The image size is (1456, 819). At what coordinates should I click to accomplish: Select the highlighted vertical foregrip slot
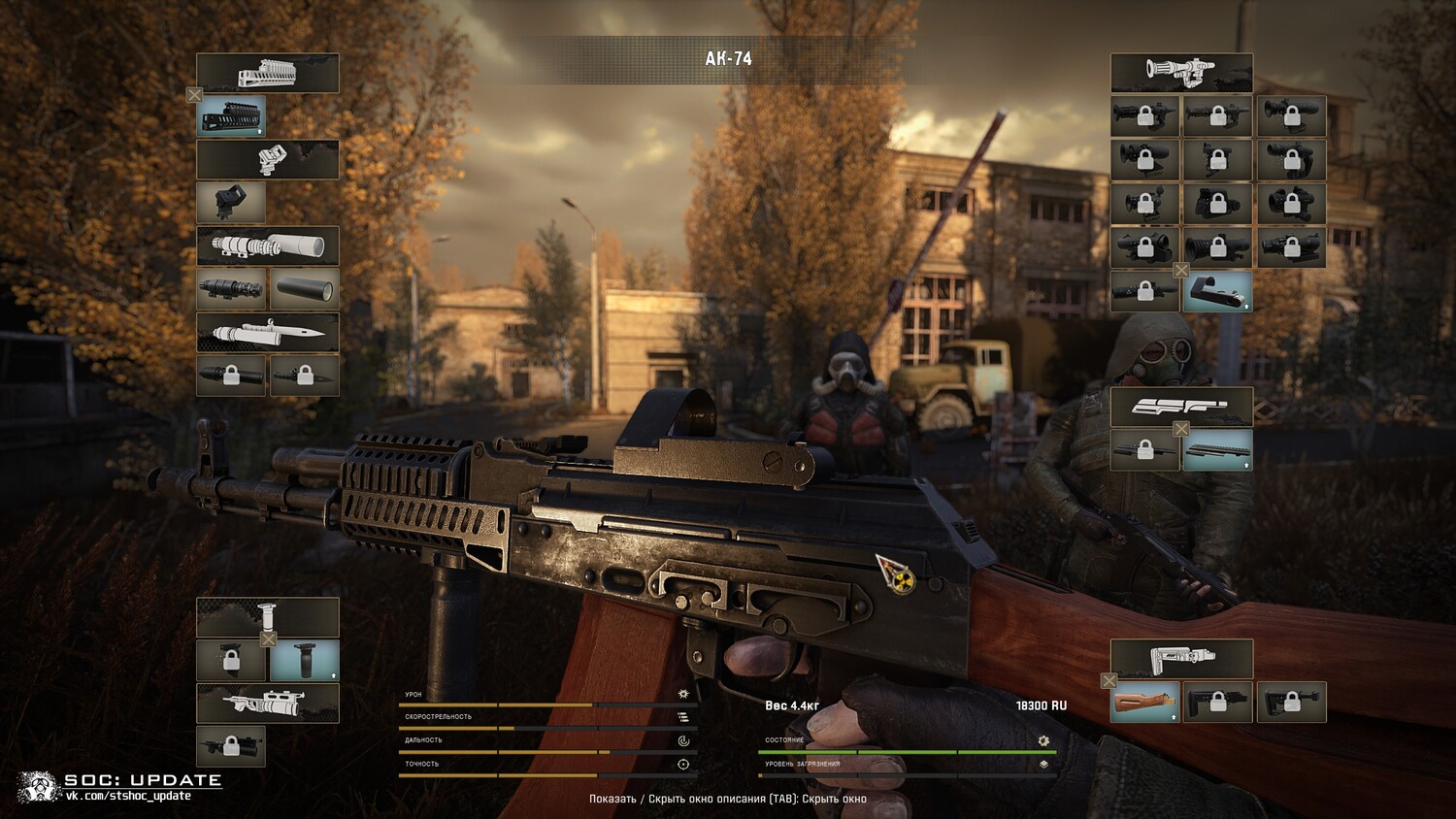304,661
